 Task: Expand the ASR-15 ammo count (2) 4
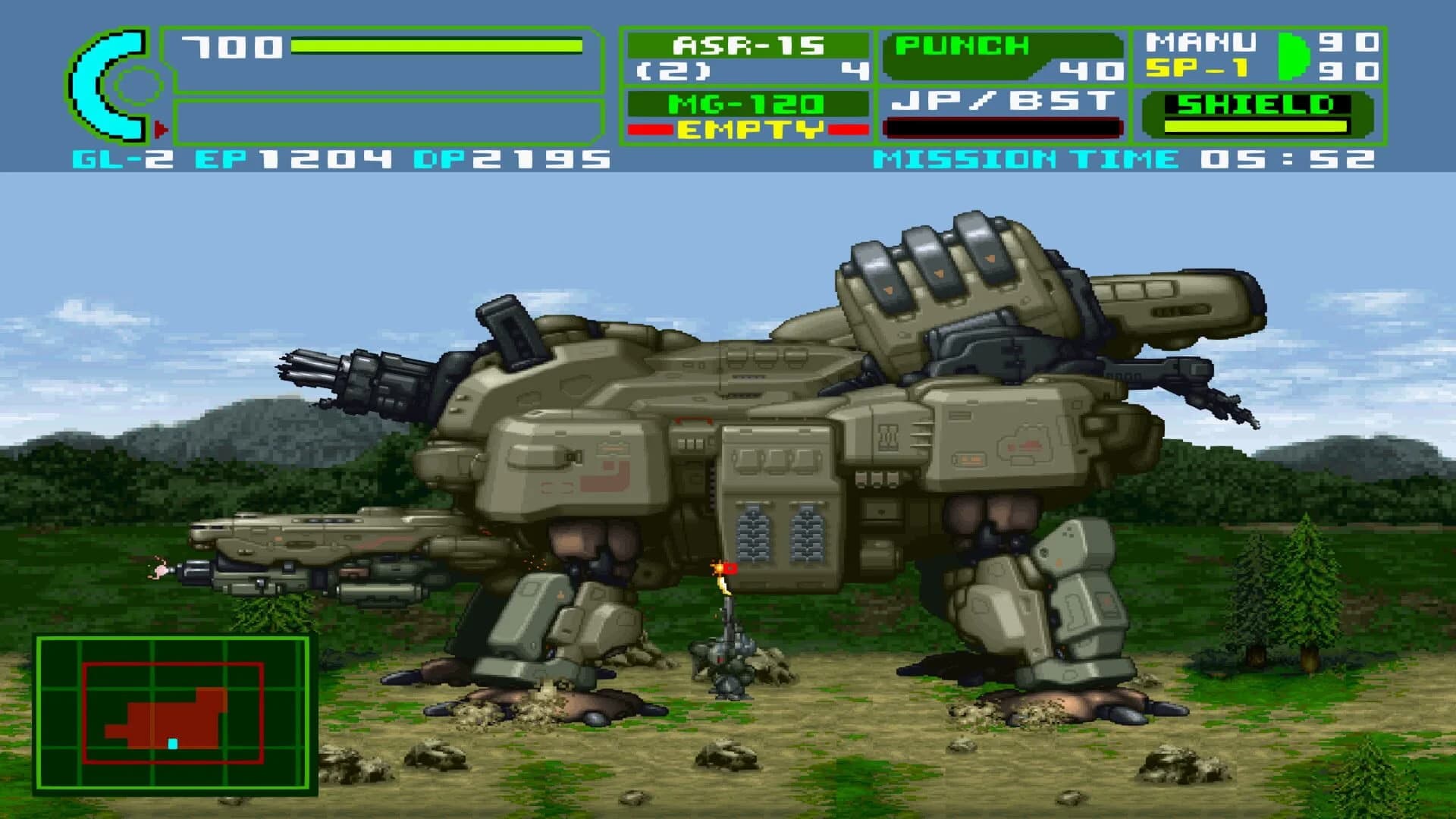[747, 73]
